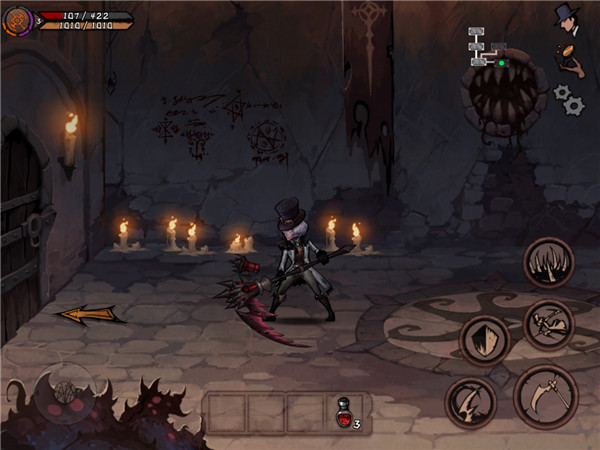Open the top-hat character portrait menu
Screen dimensions: 600x450
pos(568,17)
